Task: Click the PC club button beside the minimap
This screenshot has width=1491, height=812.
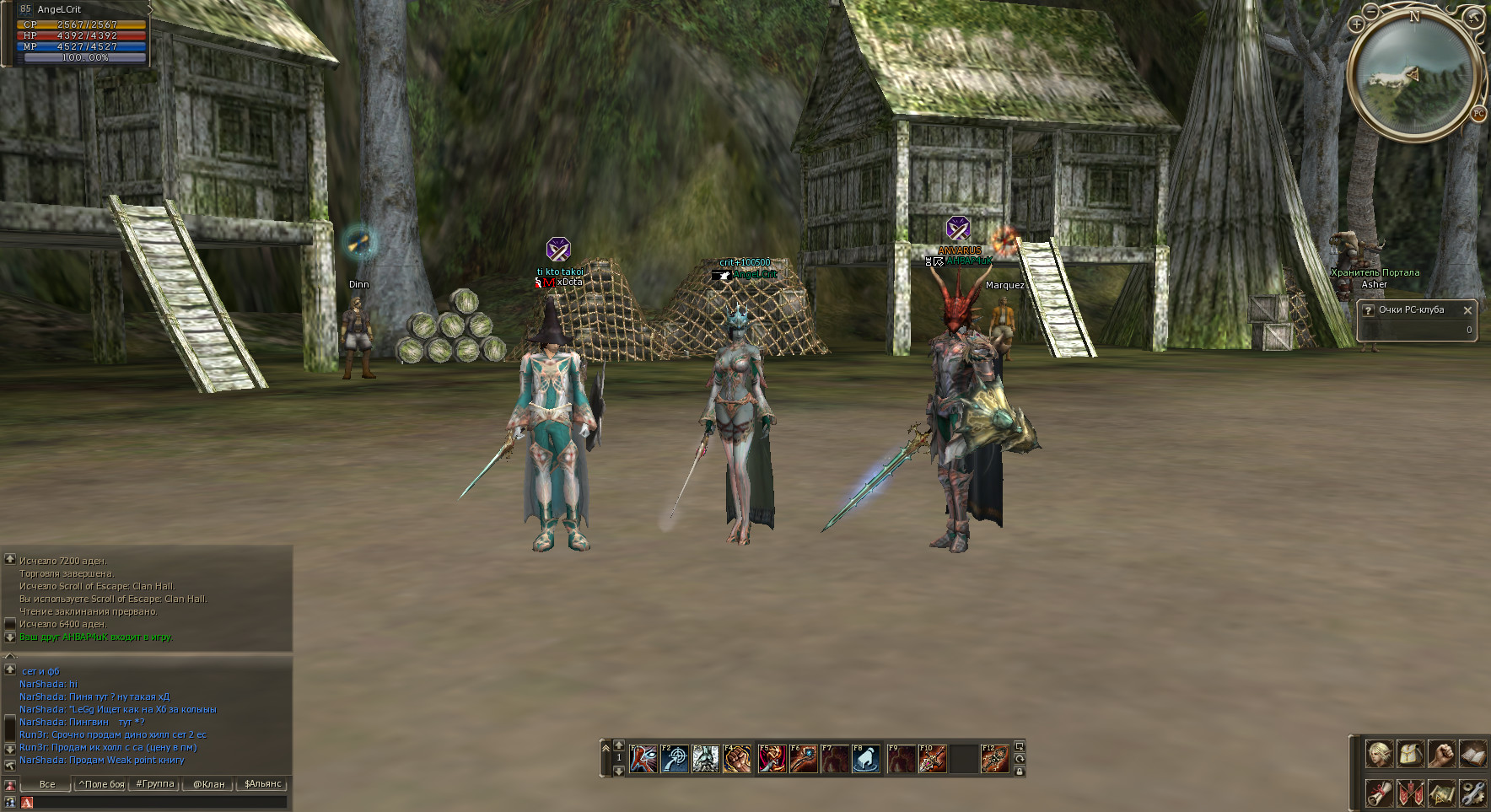Action: (x=1478, y=114)
